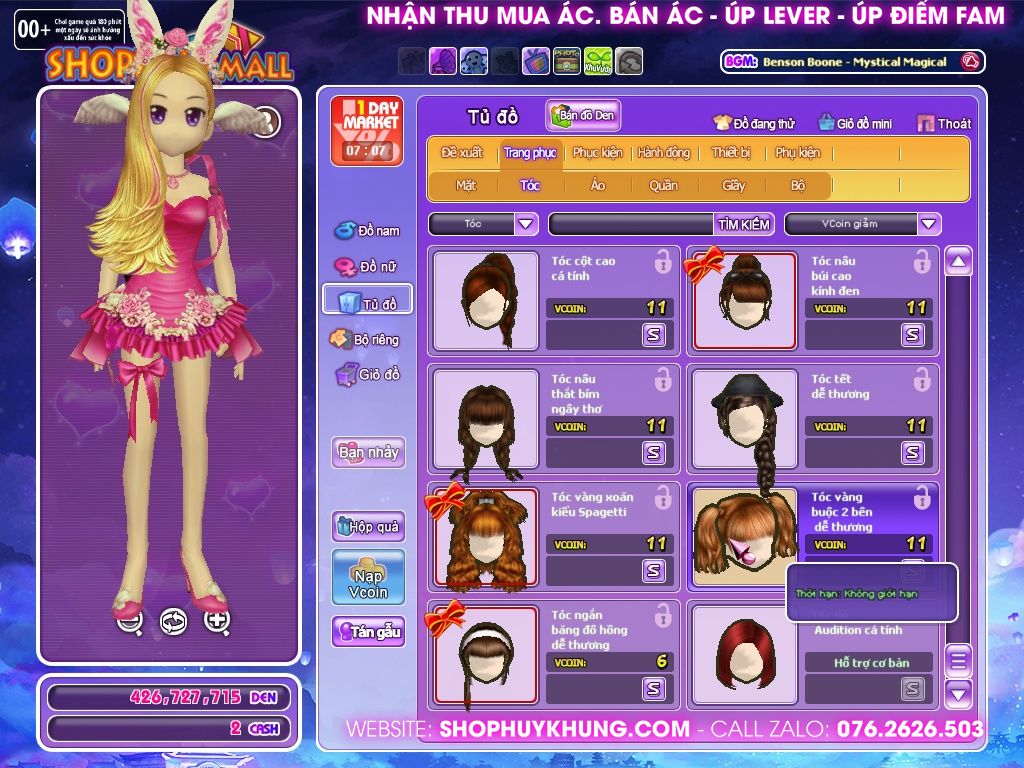The width and height of the screenshot is (1024, 768).
Task: Select the Phục kiện tab
Action: [x=597, y=153]
